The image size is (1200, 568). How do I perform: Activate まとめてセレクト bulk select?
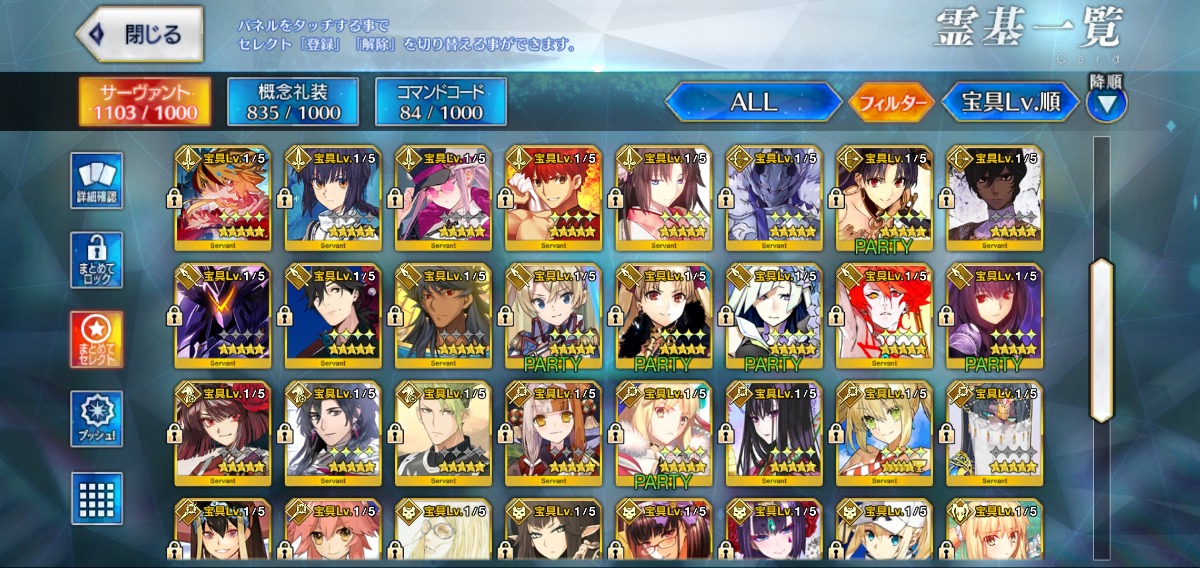tap(97, 340)
